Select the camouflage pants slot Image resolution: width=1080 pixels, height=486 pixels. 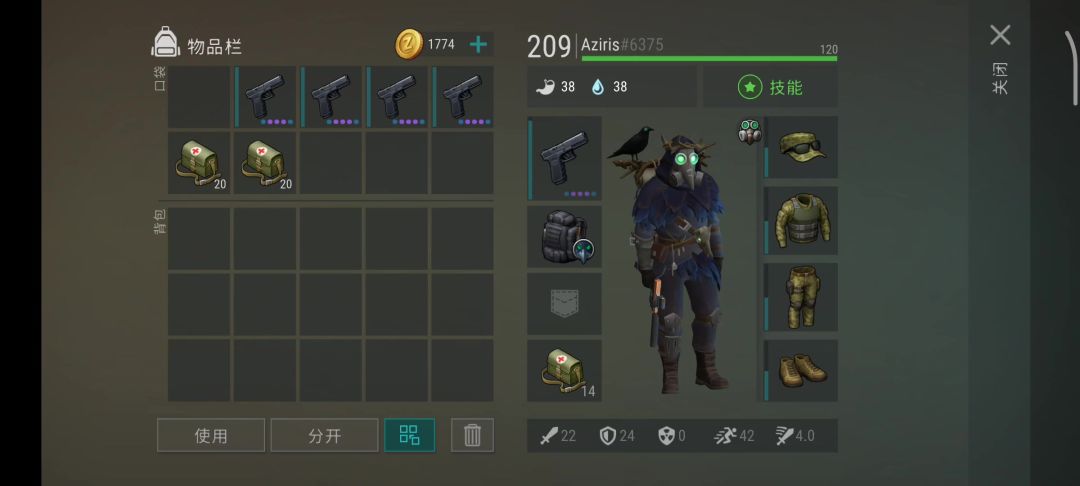[801, 296]
